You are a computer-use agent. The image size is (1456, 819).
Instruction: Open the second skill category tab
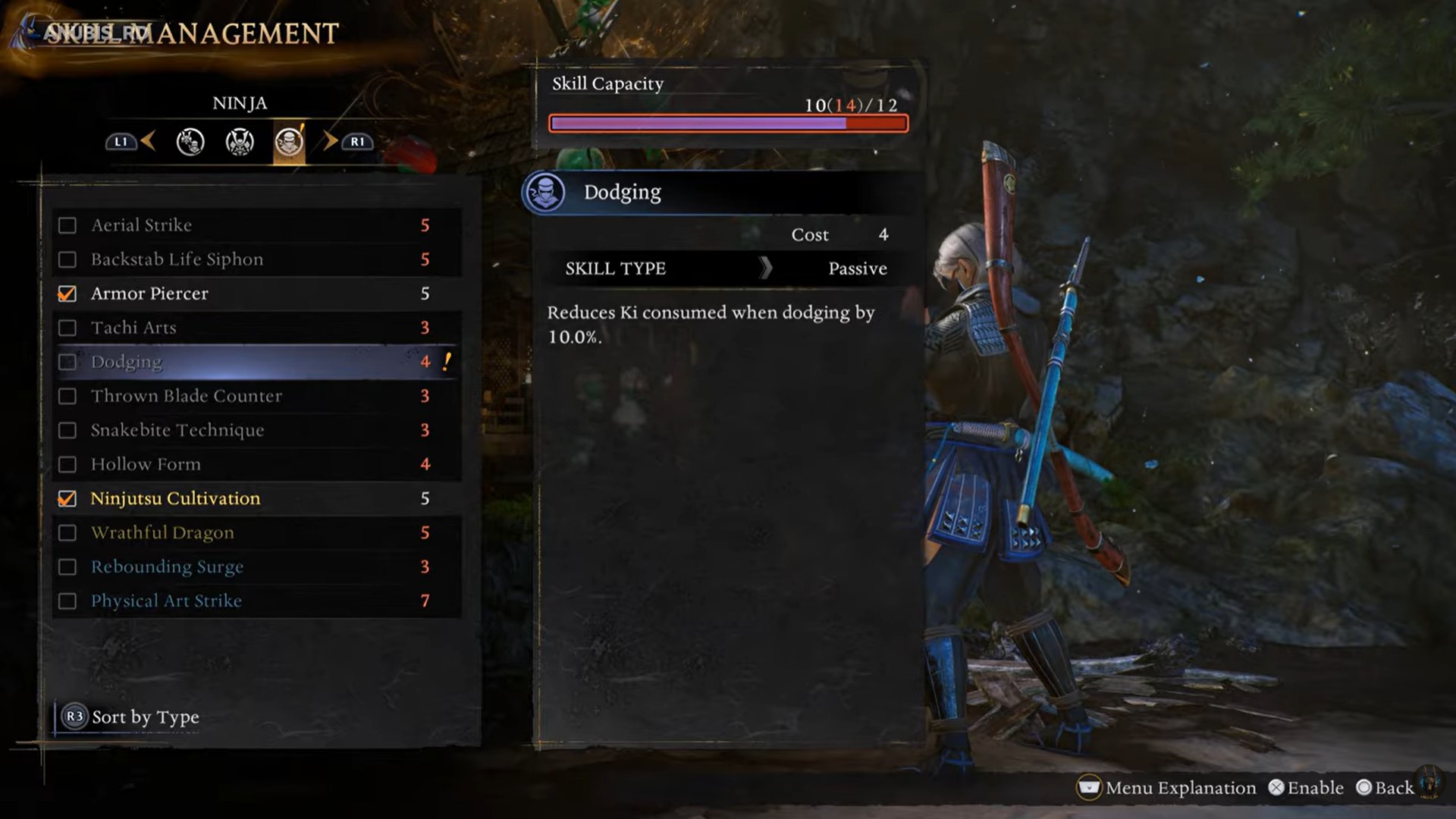click(240, 142)
